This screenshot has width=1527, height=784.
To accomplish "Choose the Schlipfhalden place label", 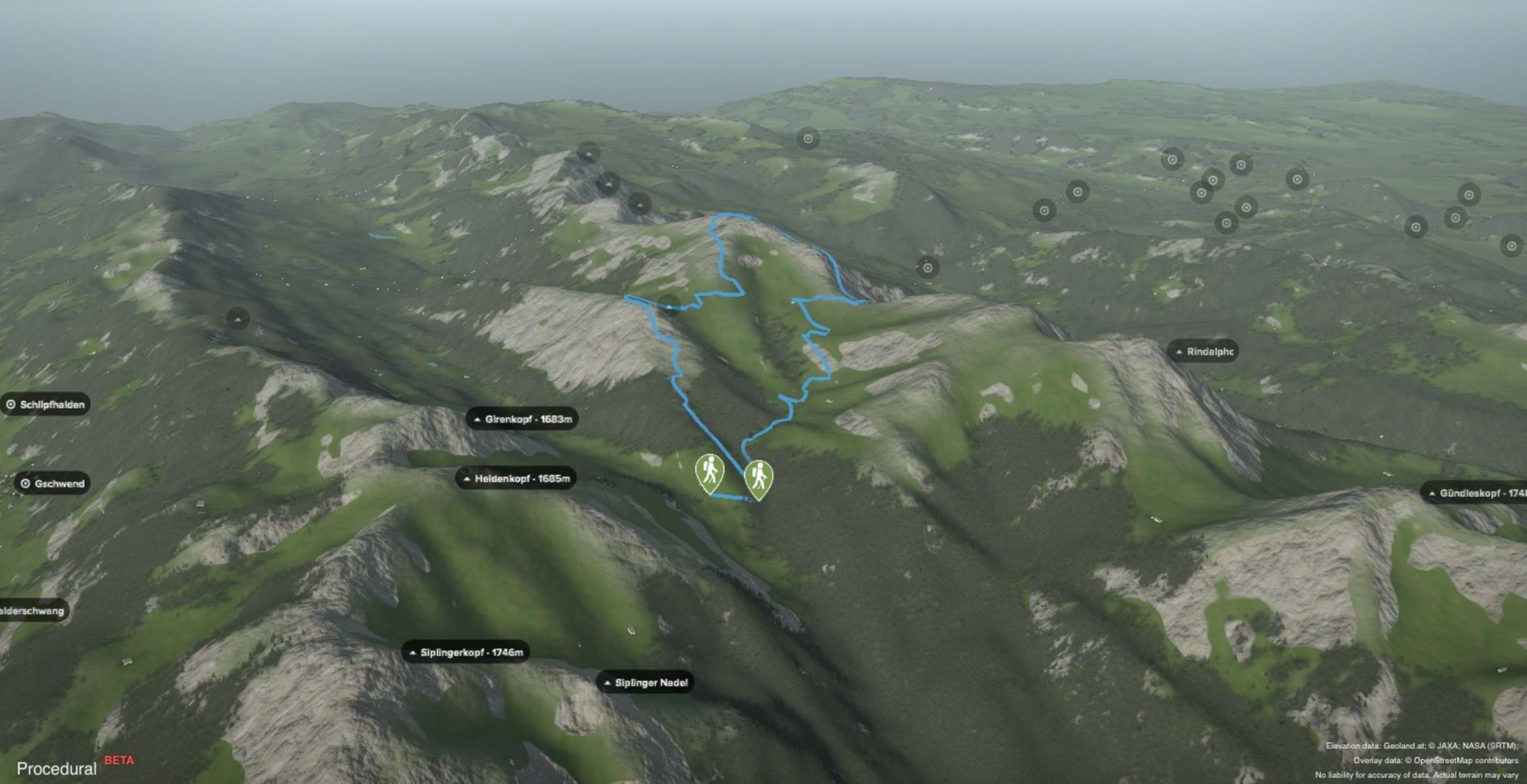I will tap(46, 404).
